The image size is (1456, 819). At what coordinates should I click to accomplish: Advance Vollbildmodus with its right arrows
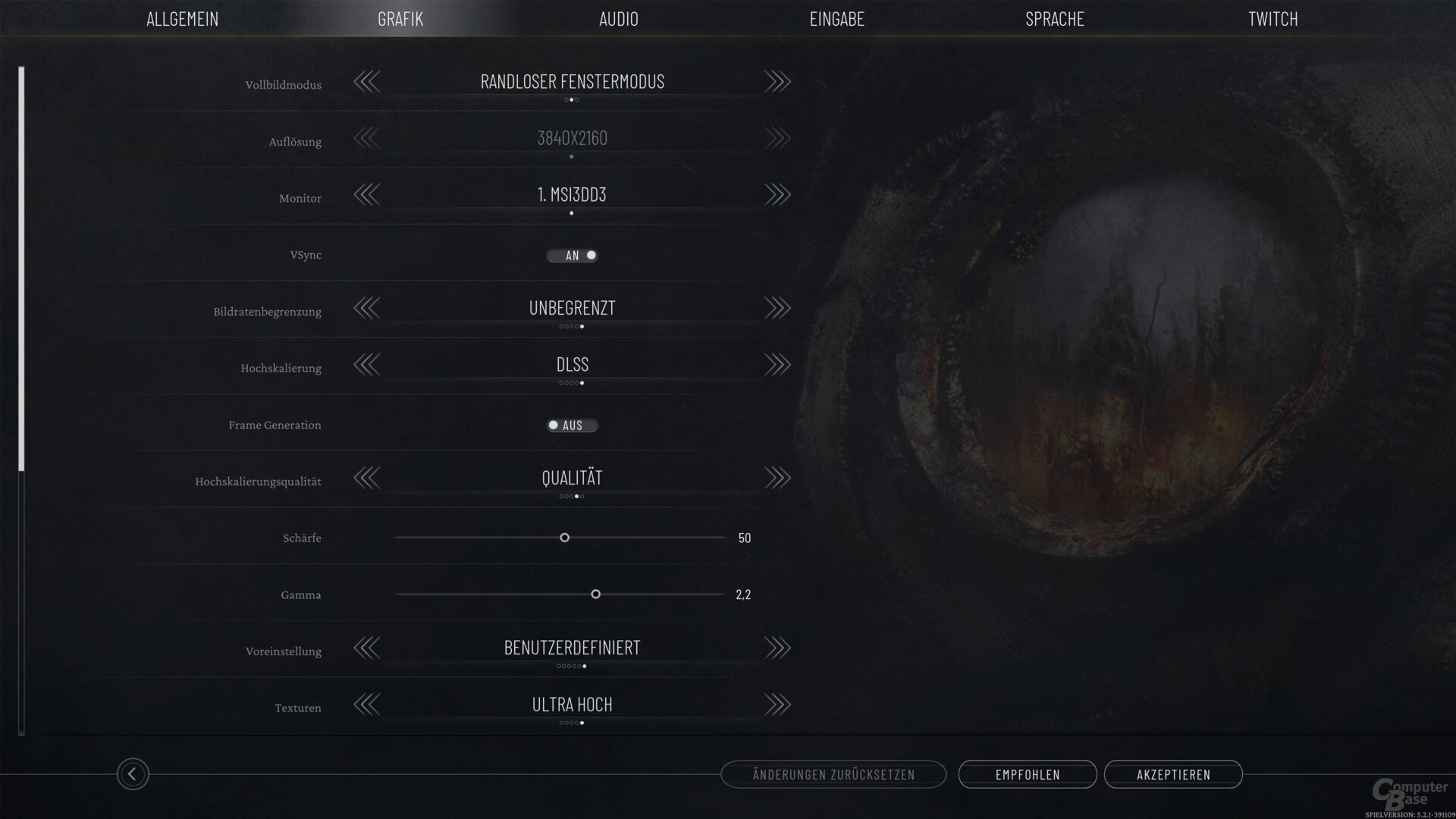tap(778, 82)
